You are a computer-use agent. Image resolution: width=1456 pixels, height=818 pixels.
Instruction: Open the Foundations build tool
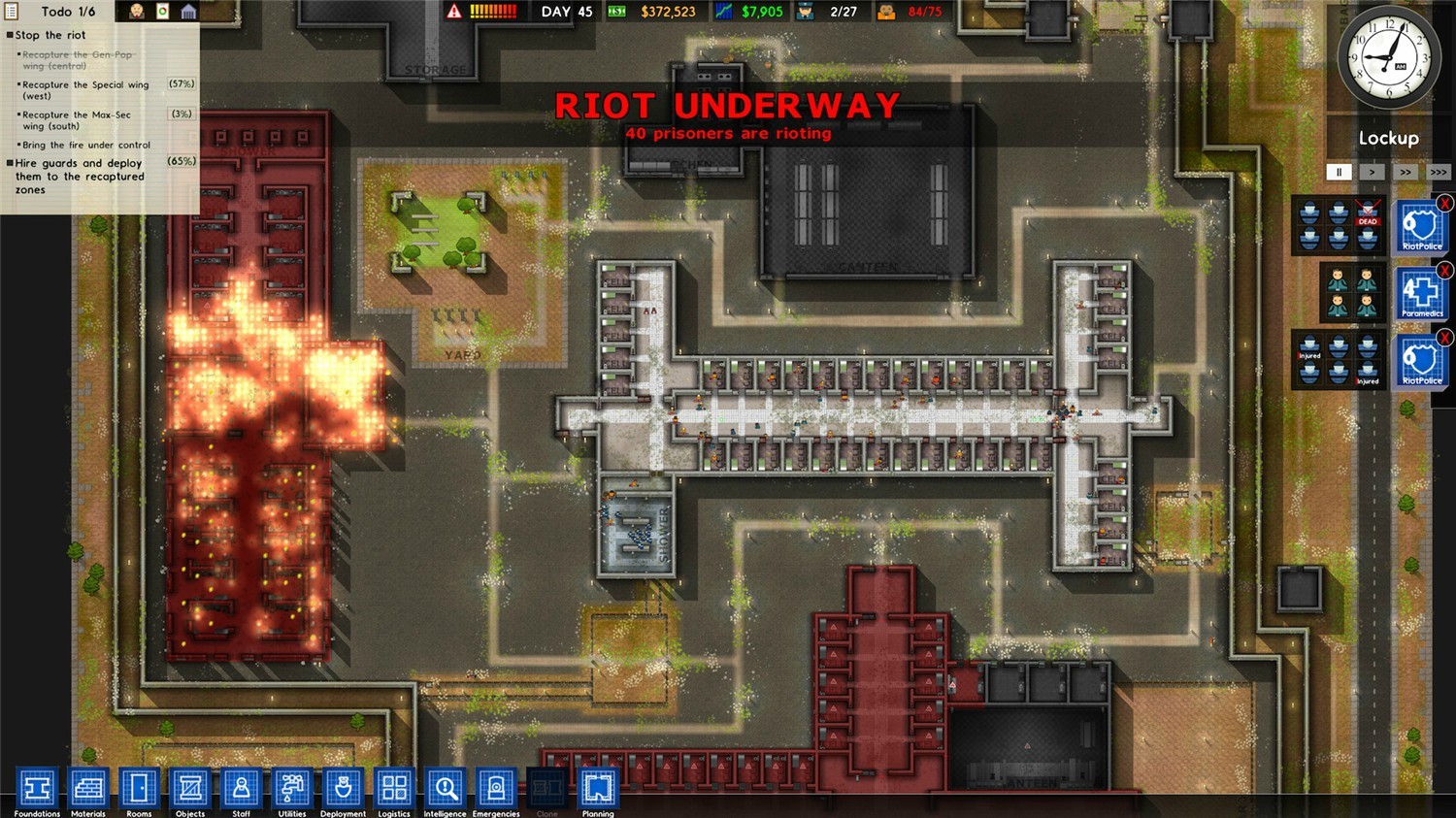[36, 789]
